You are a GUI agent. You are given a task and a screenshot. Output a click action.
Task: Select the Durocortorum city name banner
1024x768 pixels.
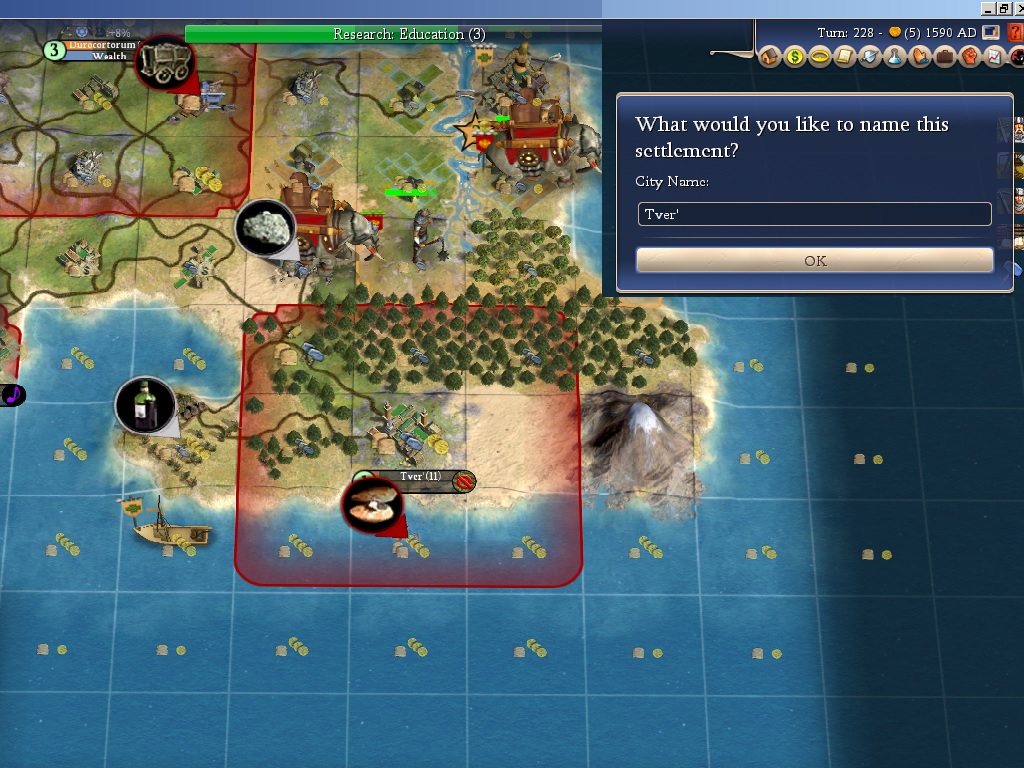click(101, 45)
